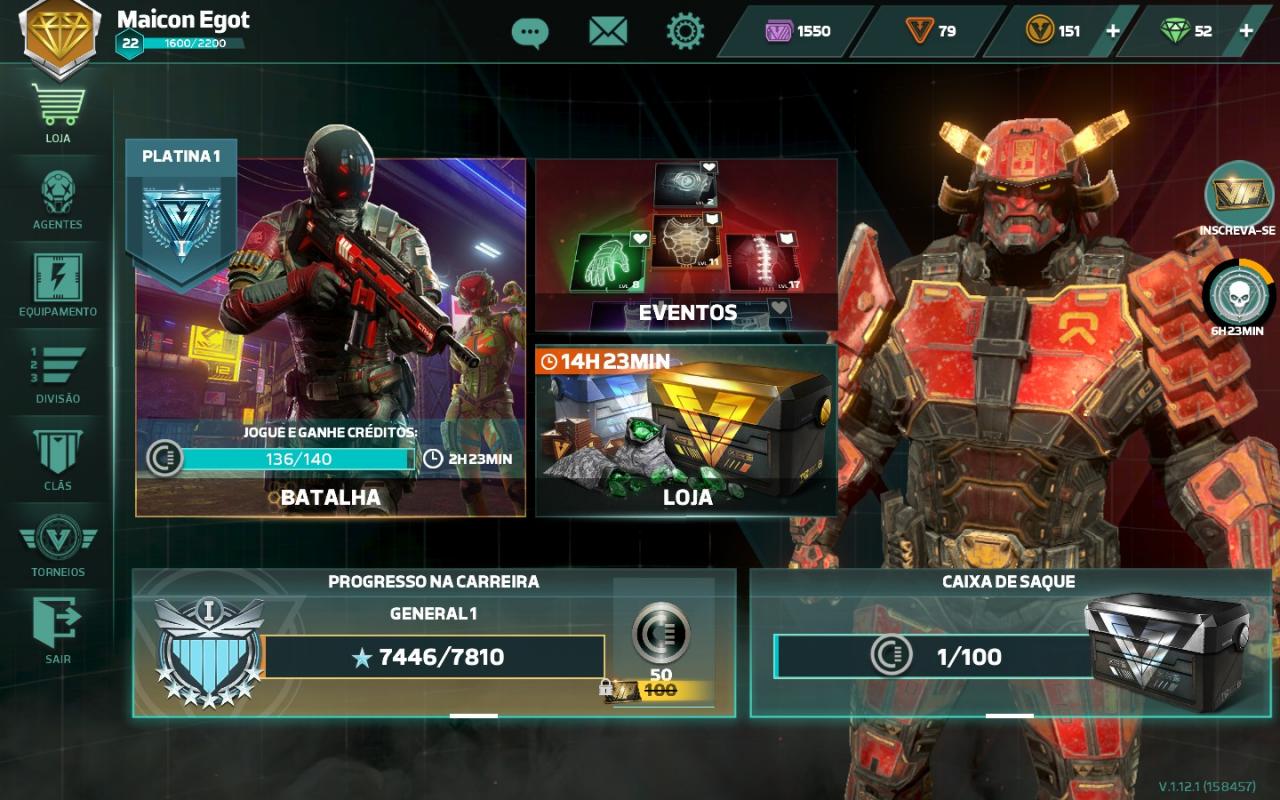Viewport: 1280px width, 800px height.
Task: Open the gear settings icon
Action: coord(685,32)
